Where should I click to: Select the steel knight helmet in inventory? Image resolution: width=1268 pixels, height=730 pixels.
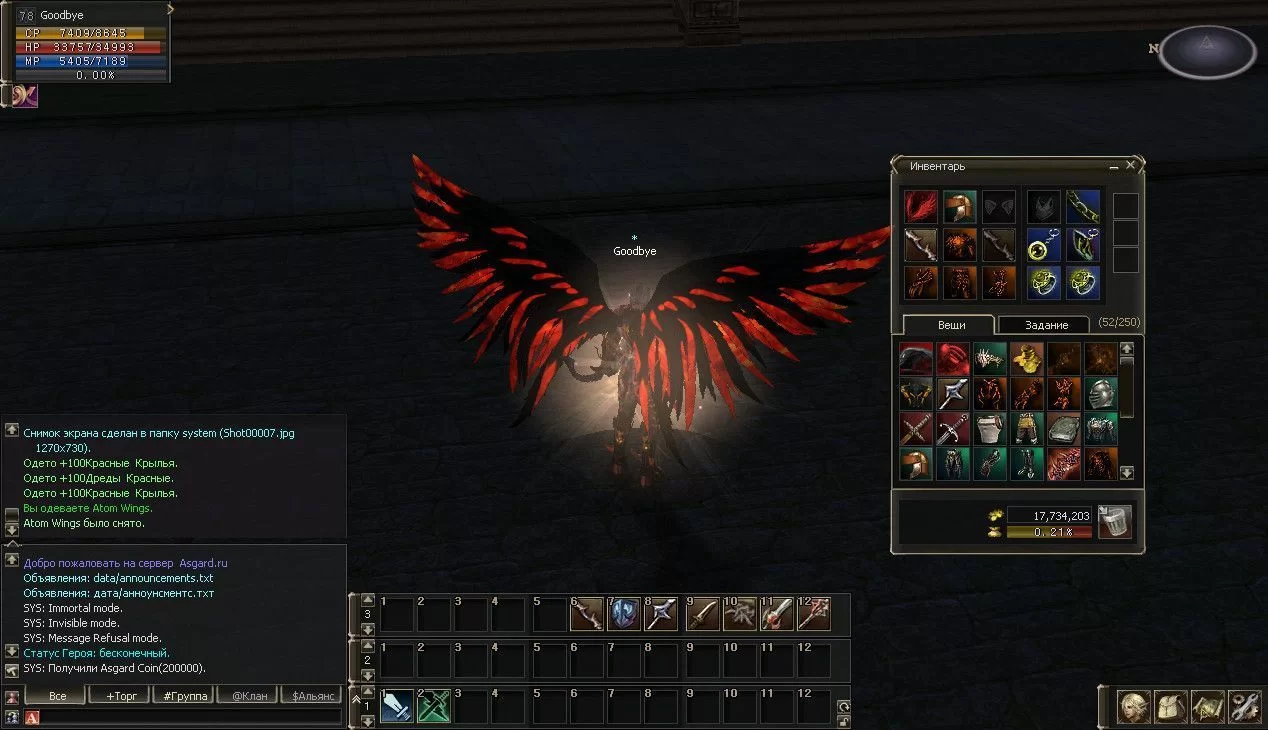coord(1101,393)
